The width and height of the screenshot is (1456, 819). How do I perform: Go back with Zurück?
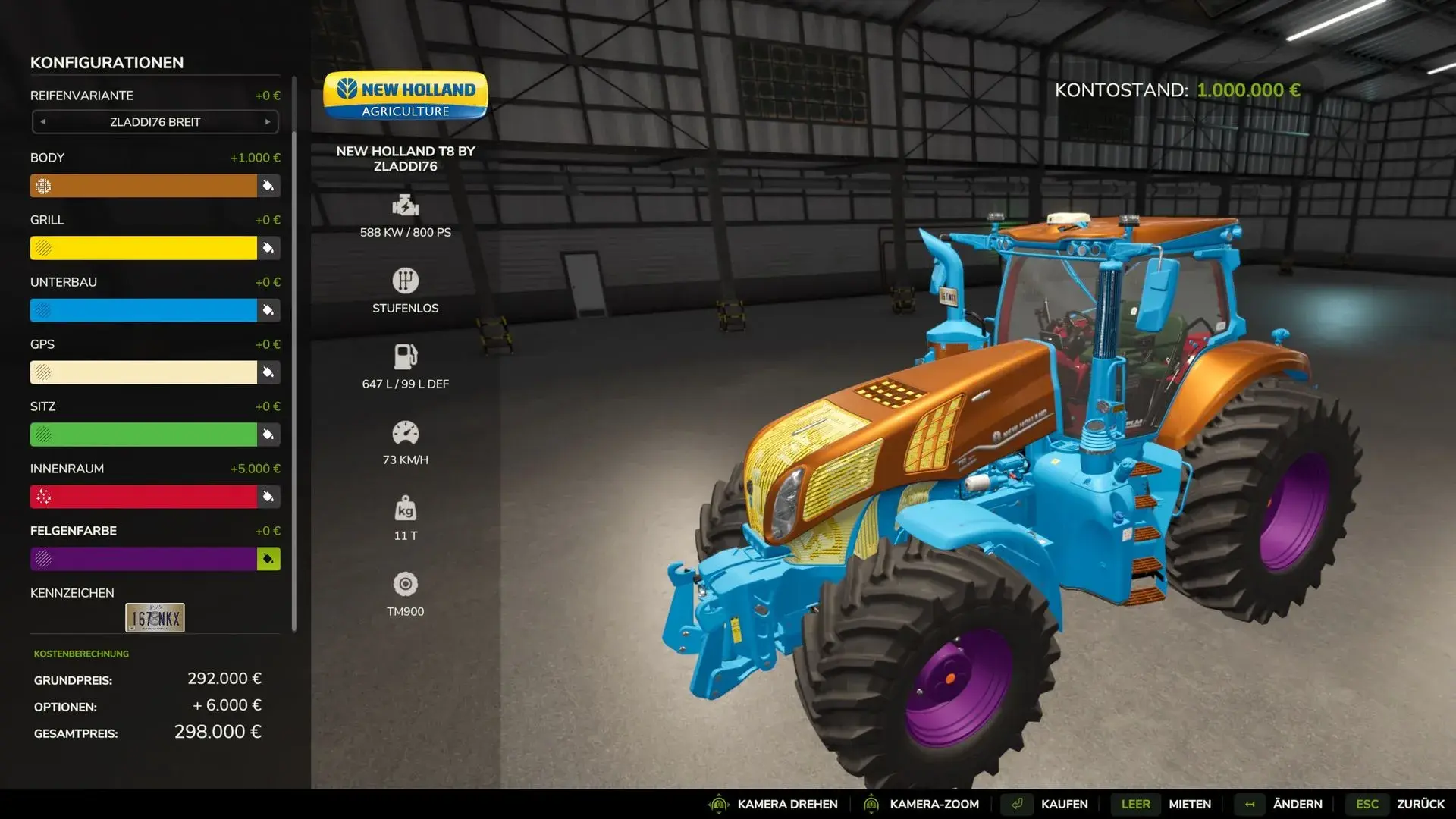point(1420,804)
